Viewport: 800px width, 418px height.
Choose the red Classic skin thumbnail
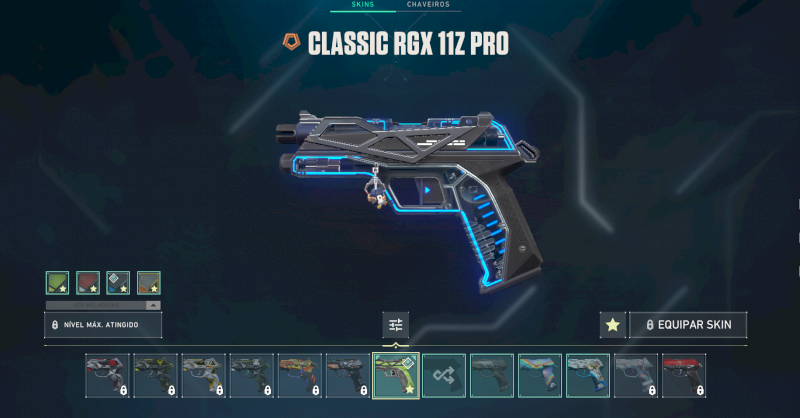pyautogui.click(x=683, y=375)
